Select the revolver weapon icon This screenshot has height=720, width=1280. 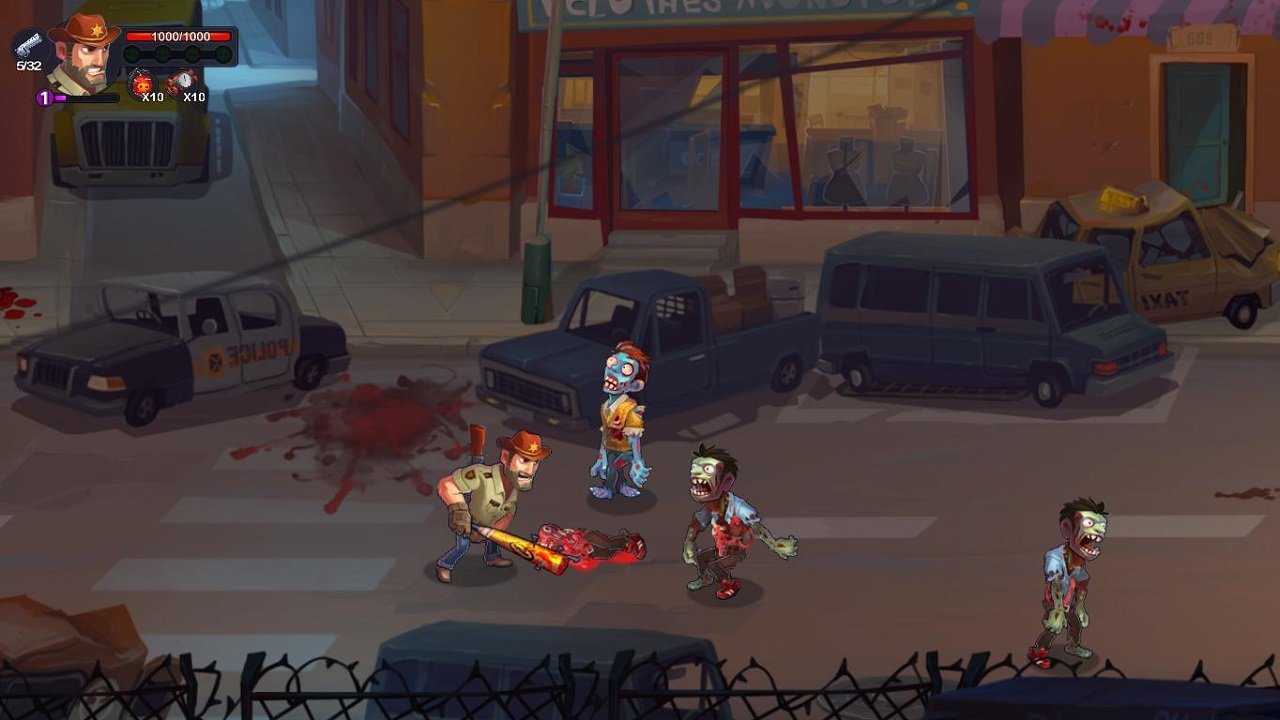pyautogui.click(x=29, y=46)
